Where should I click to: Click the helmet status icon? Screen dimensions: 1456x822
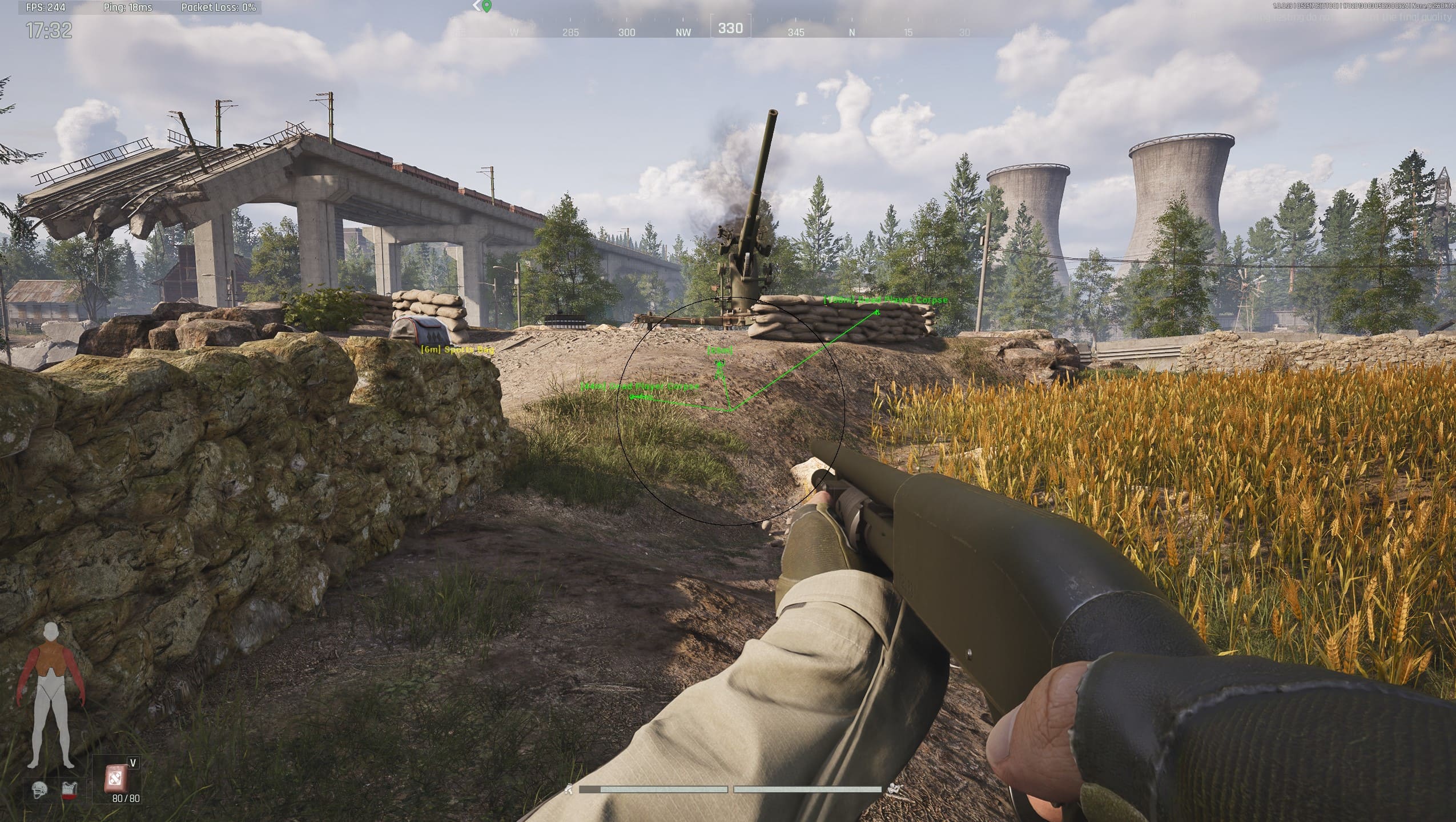pyautogui.click(x=39, y=791)
